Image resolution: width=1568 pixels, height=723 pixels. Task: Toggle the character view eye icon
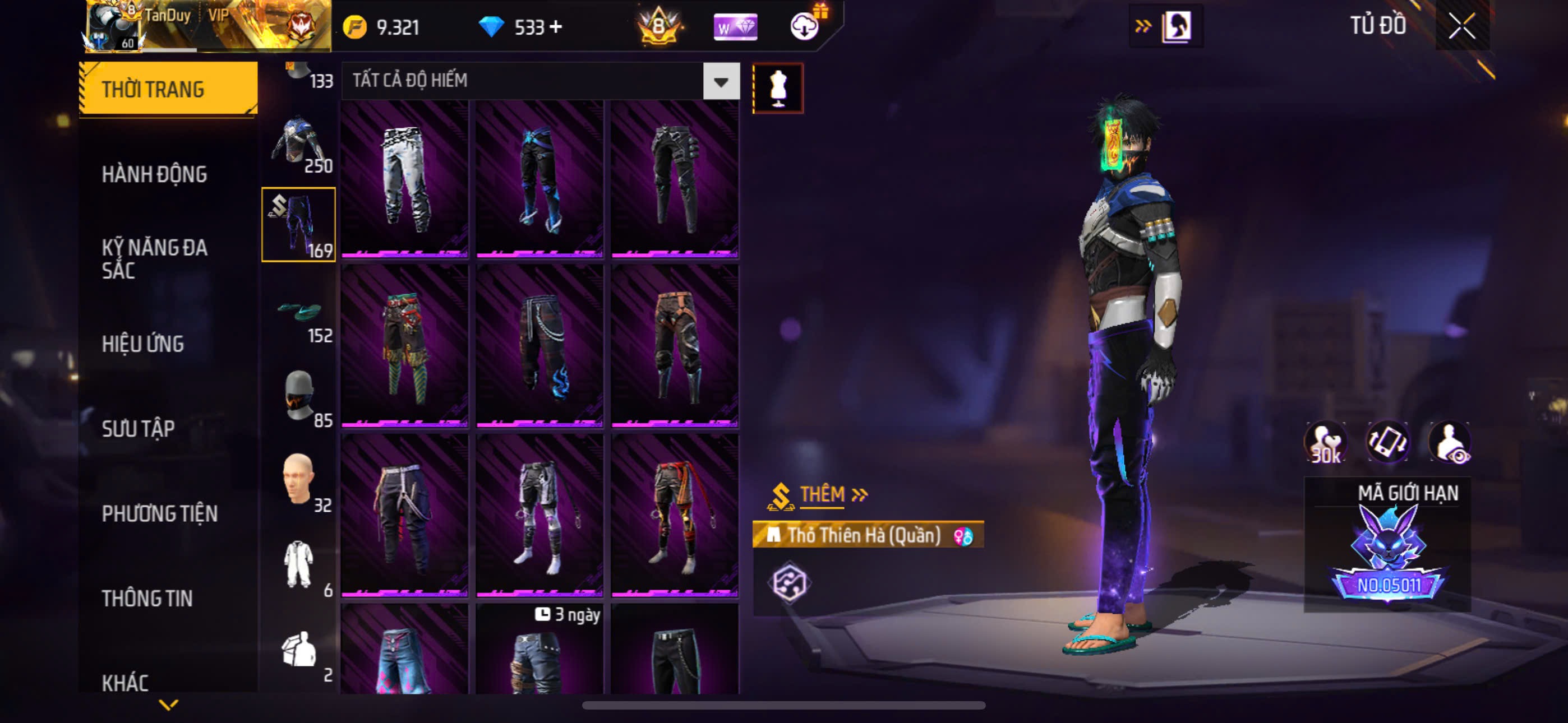click(1450, 442)
